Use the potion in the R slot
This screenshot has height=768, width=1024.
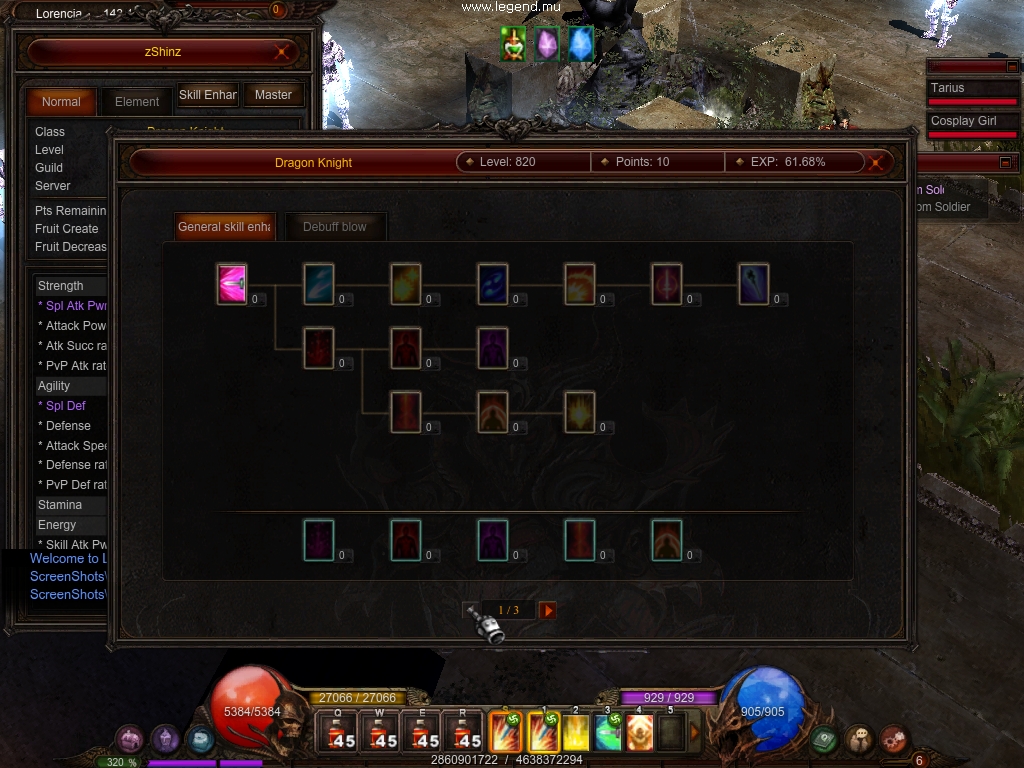pos(463,733)
